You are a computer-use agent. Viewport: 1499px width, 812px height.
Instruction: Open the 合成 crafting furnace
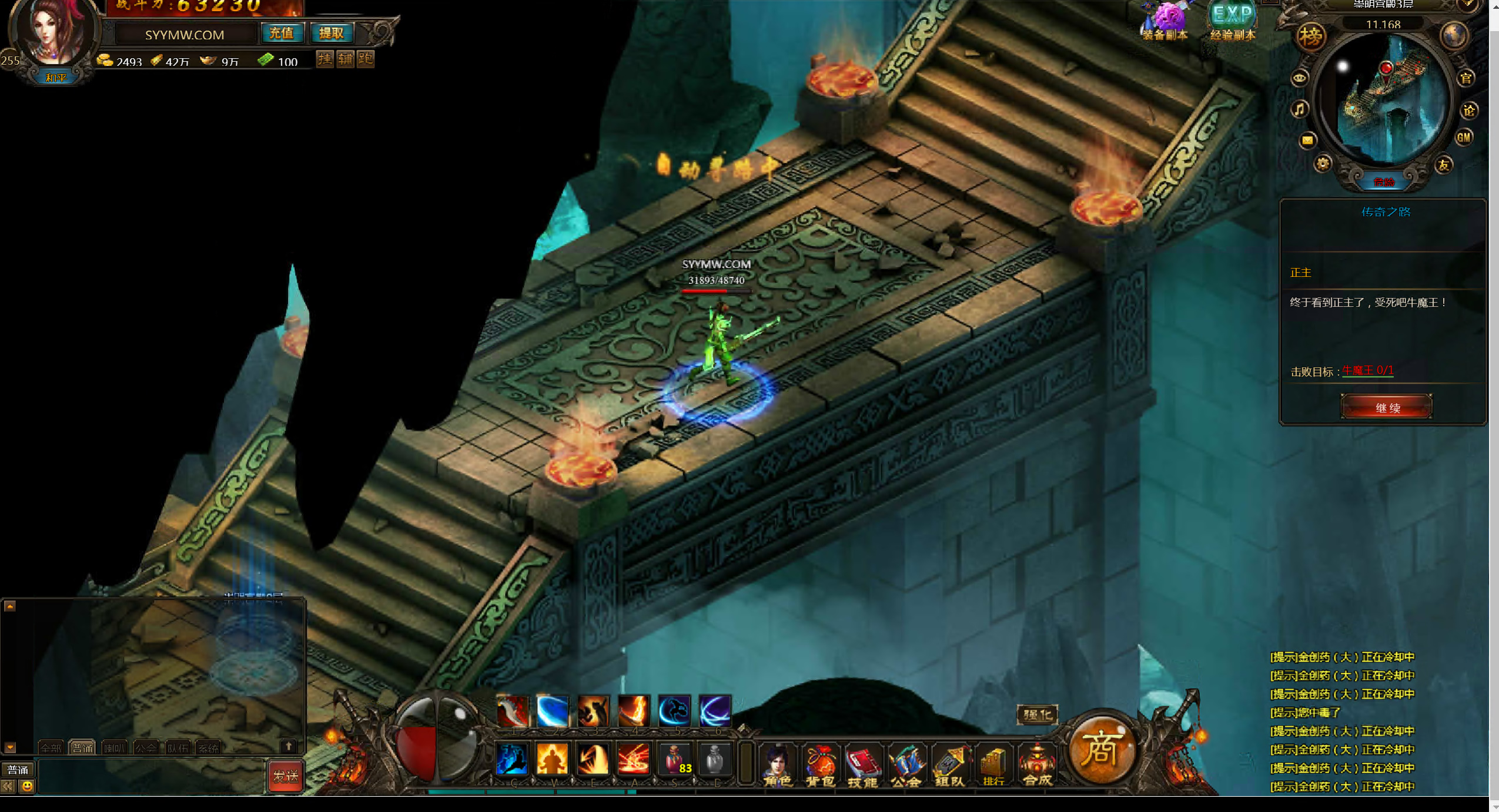click(1037, 765)
